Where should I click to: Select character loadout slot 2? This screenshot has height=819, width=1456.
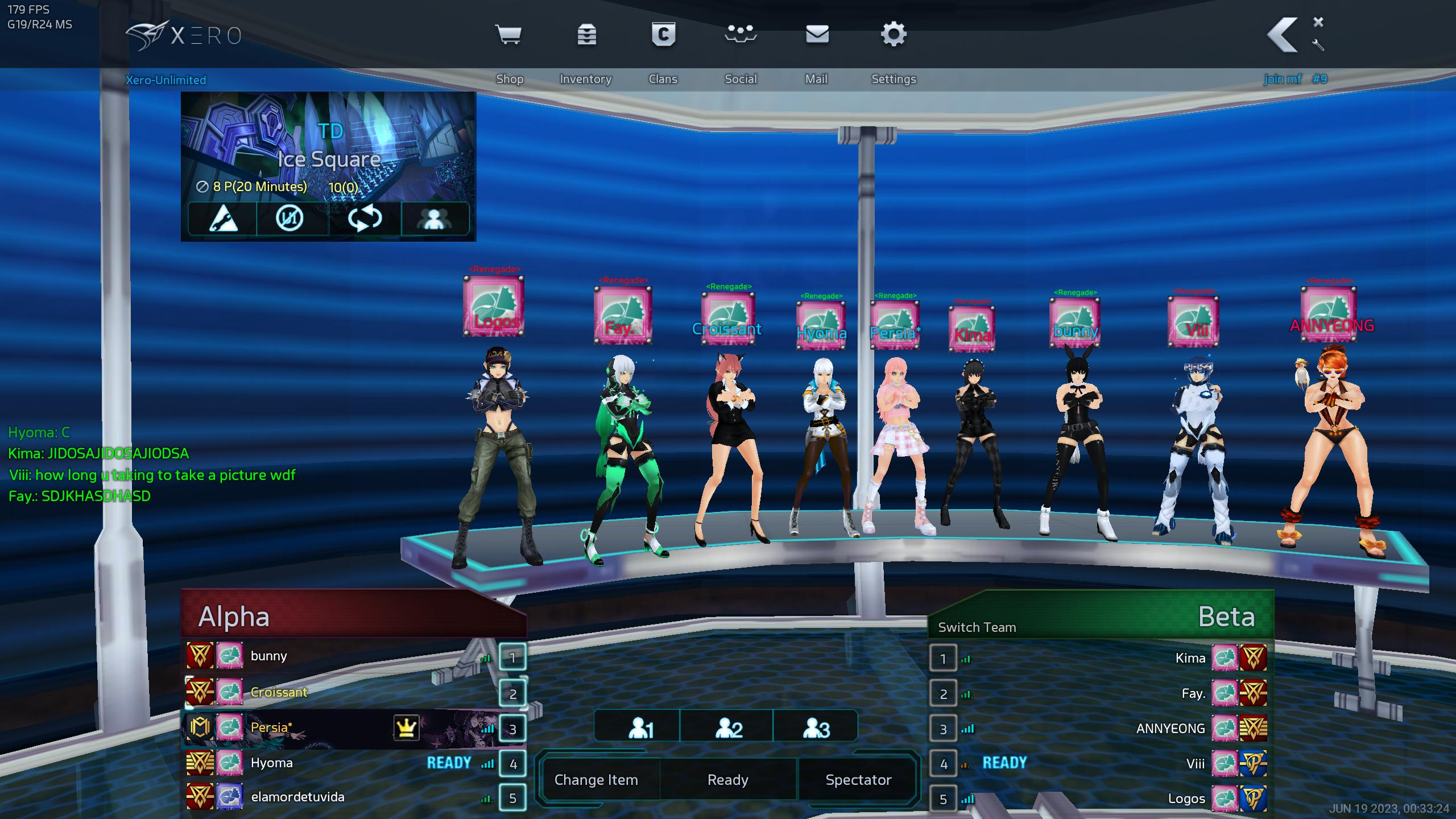(728, 728)
